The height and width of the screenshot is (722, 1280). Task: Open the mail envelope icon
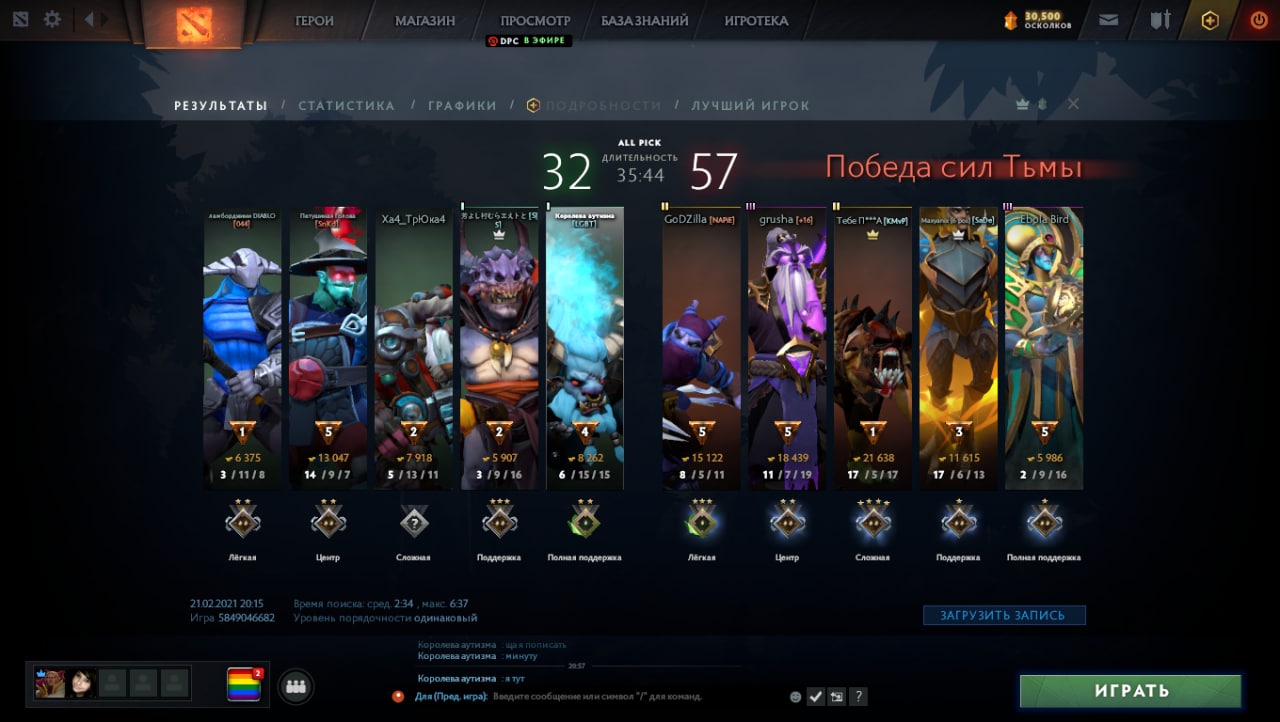[1108, 19]
